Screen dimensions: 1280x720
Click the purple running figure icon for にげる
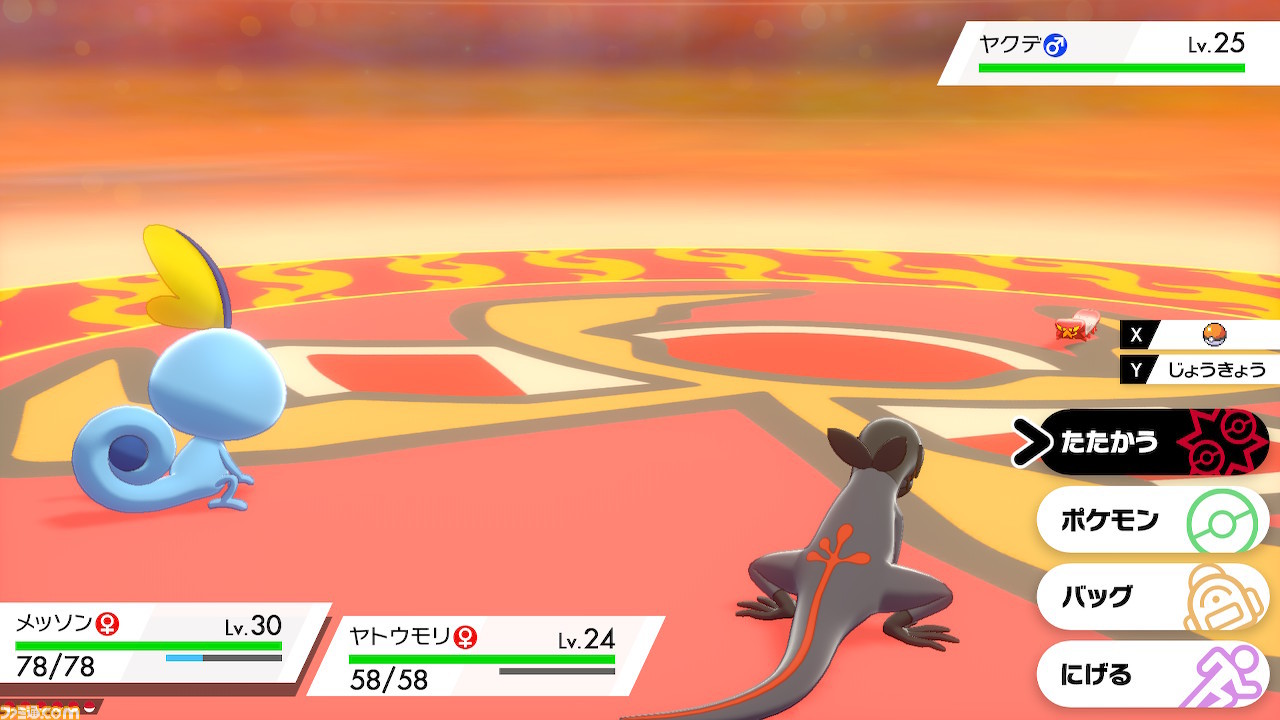click(1227, 675)
